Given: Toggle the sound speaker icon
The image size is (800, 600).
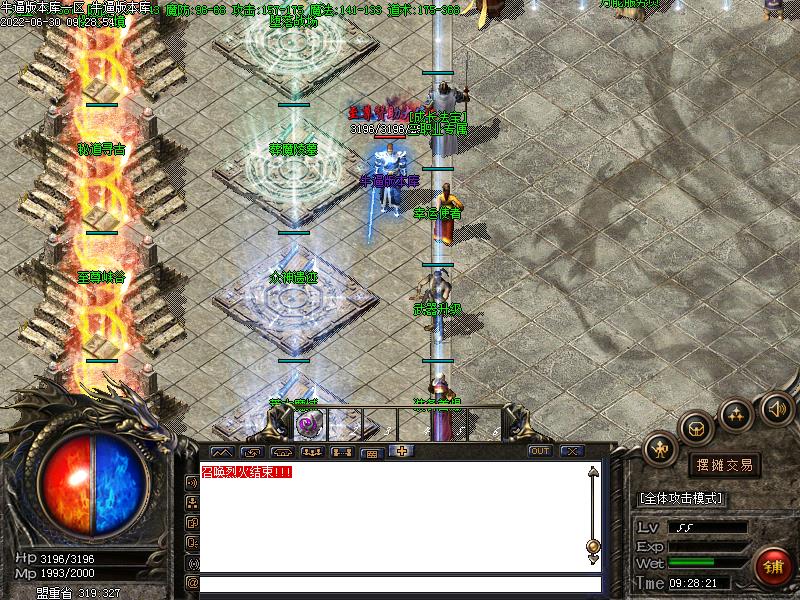Looking at the screenshot, I should 776,408.
